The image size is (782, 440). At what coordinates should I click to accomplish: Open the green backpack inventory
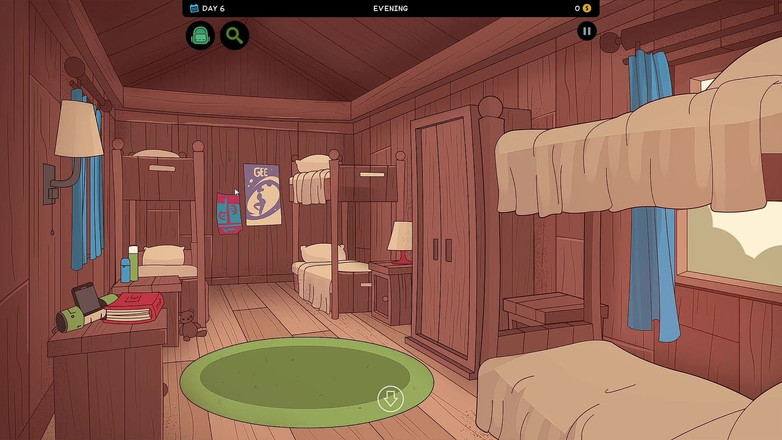click(x=200, y=36)
